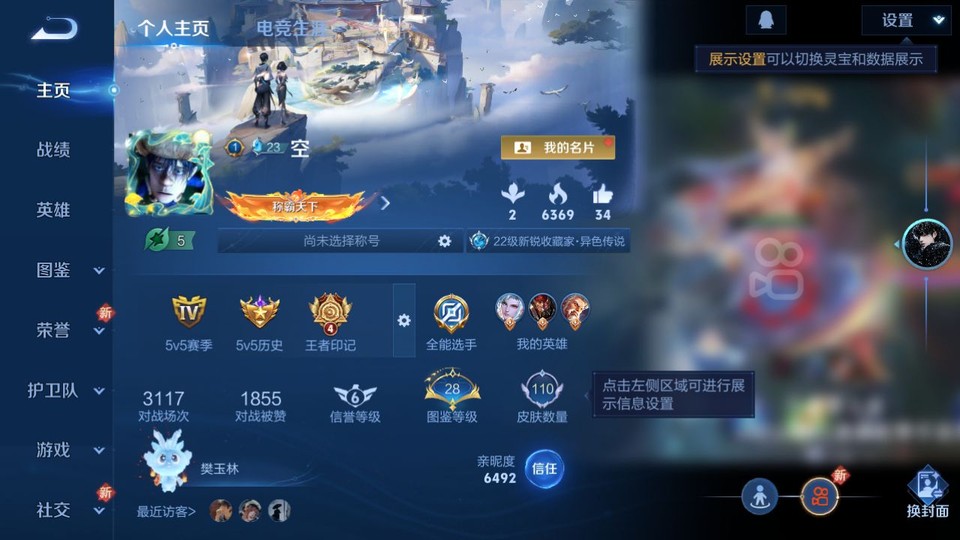Image resolution: width=960 pixels, height=540 pixels.
Task: Click the gear beside 王者印记
Action: click(x=404, y=320)
